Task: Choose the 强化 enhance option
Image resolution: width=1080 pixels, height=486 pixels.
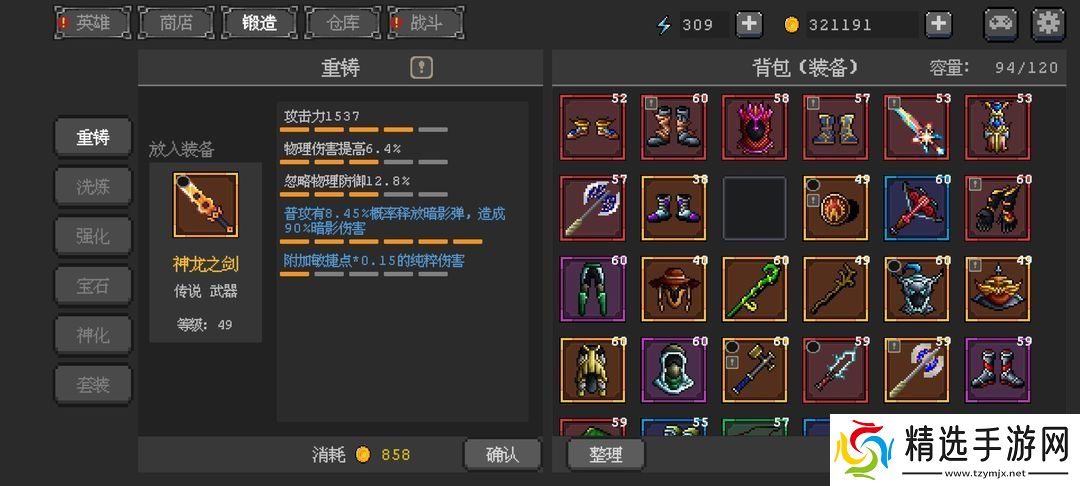Action: pyautogui.click(x=93, y=236)
